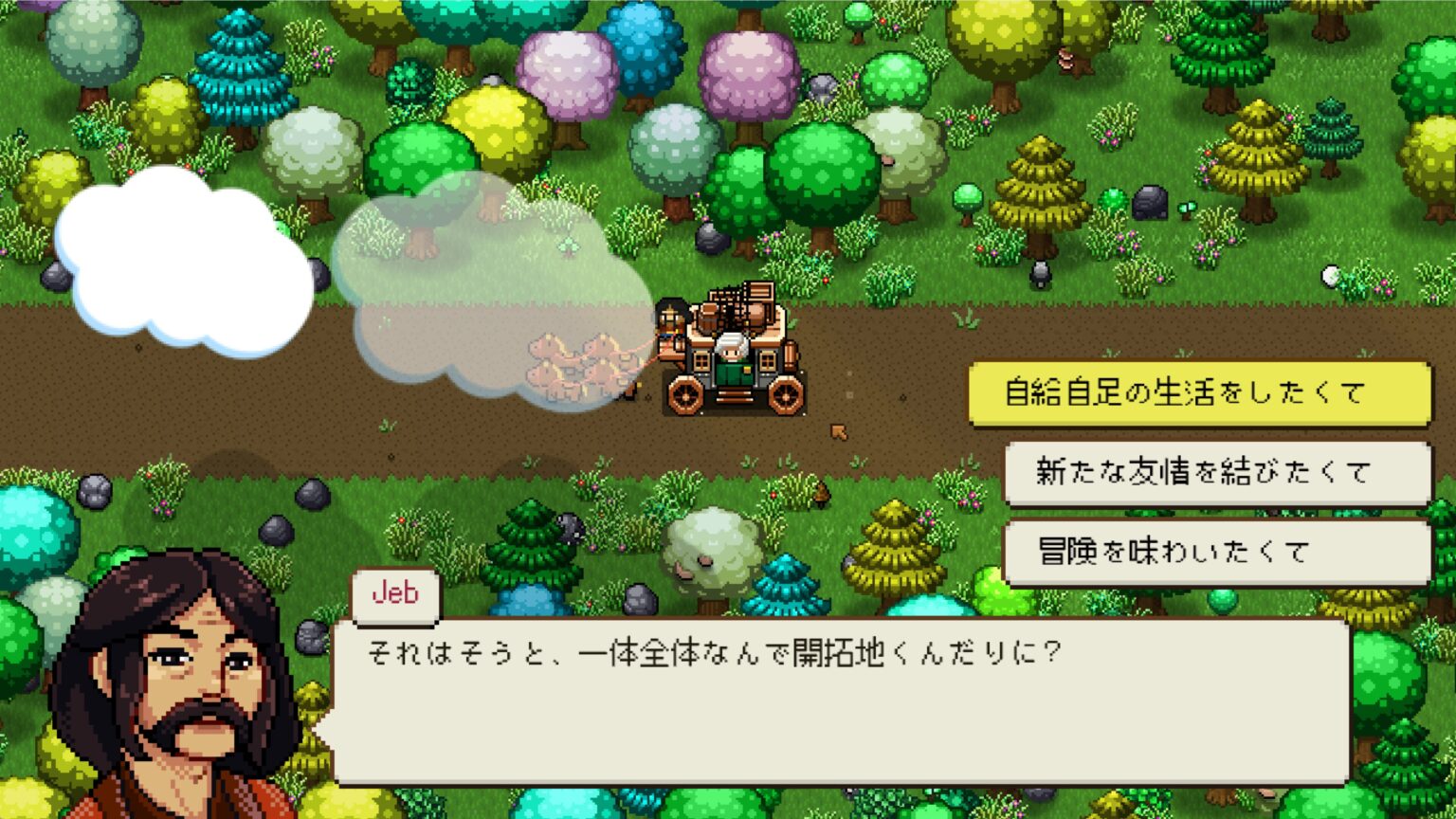Select the character walking beside the wagon
This screenshot has width=1456, height=819.
pos(671,322)
